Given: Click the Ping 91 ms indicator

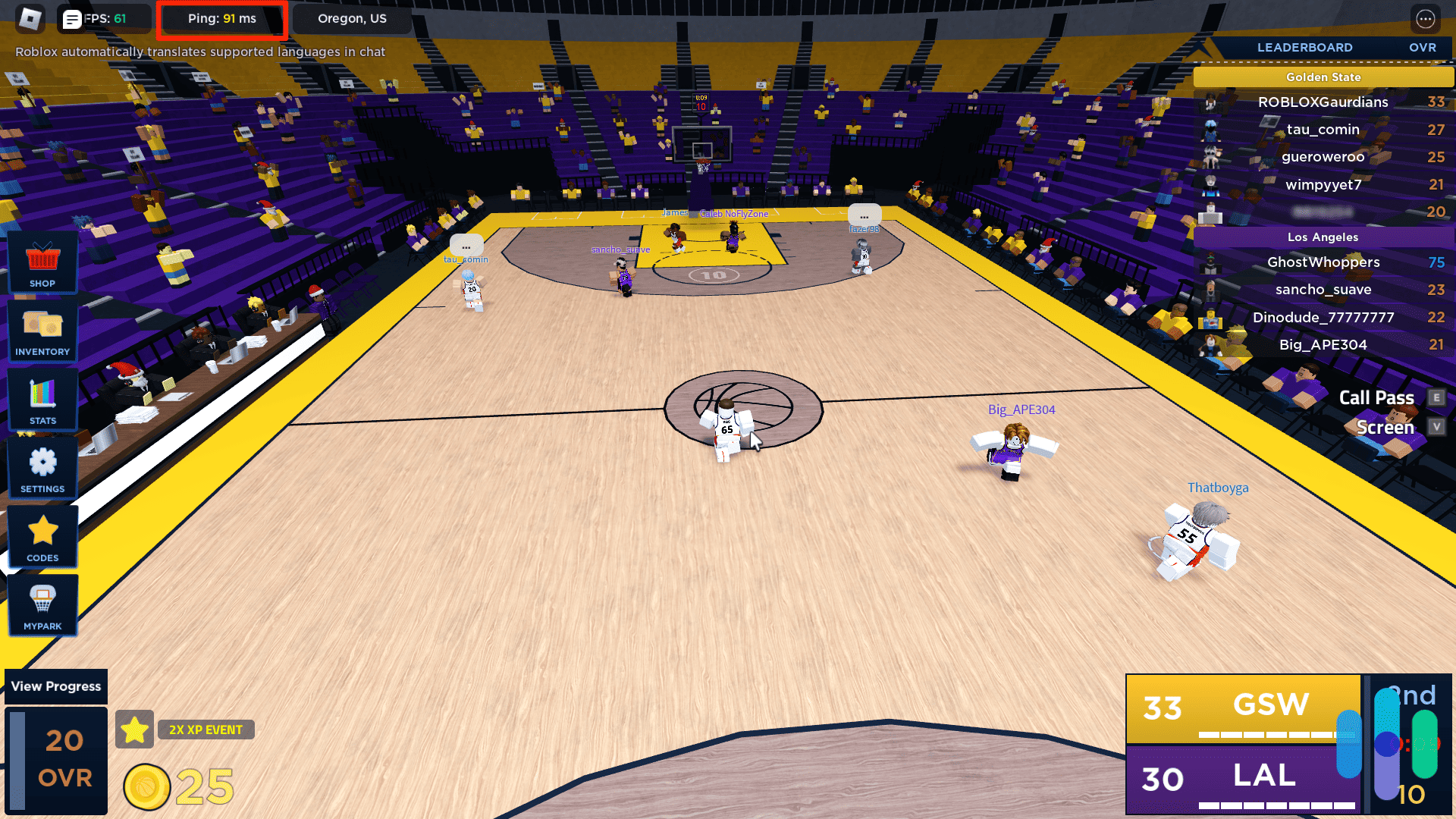Looking at the screenshot, I should (221, 18).
